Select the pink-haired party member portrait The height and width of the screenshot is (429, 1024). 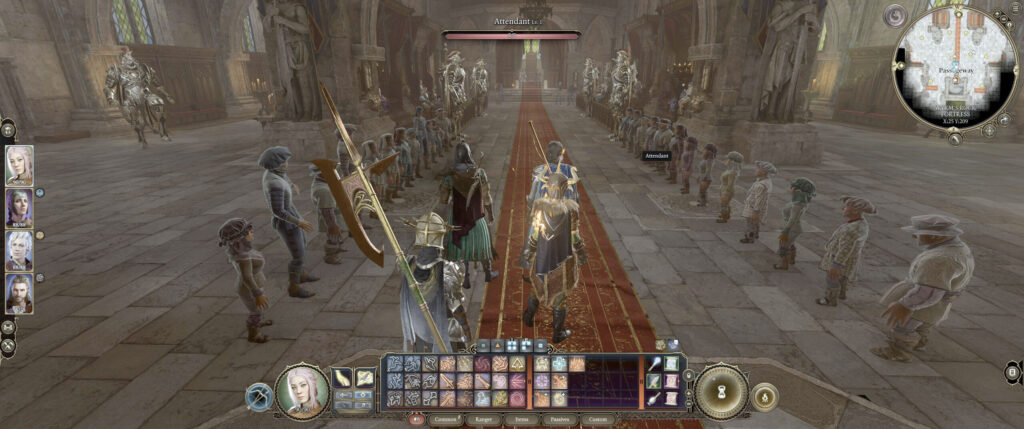19,165
